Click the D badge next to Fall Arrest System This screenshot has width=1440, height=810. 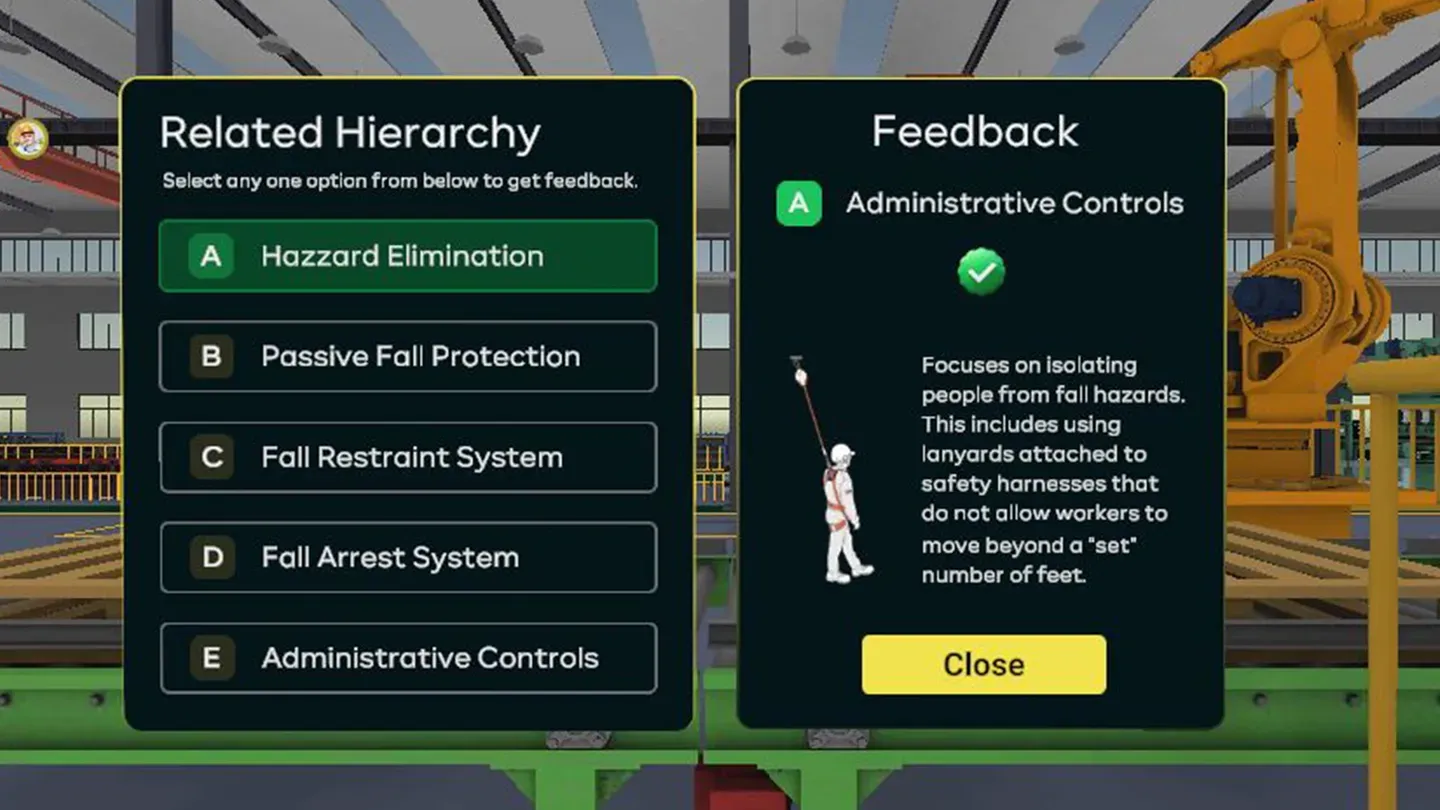210,558
